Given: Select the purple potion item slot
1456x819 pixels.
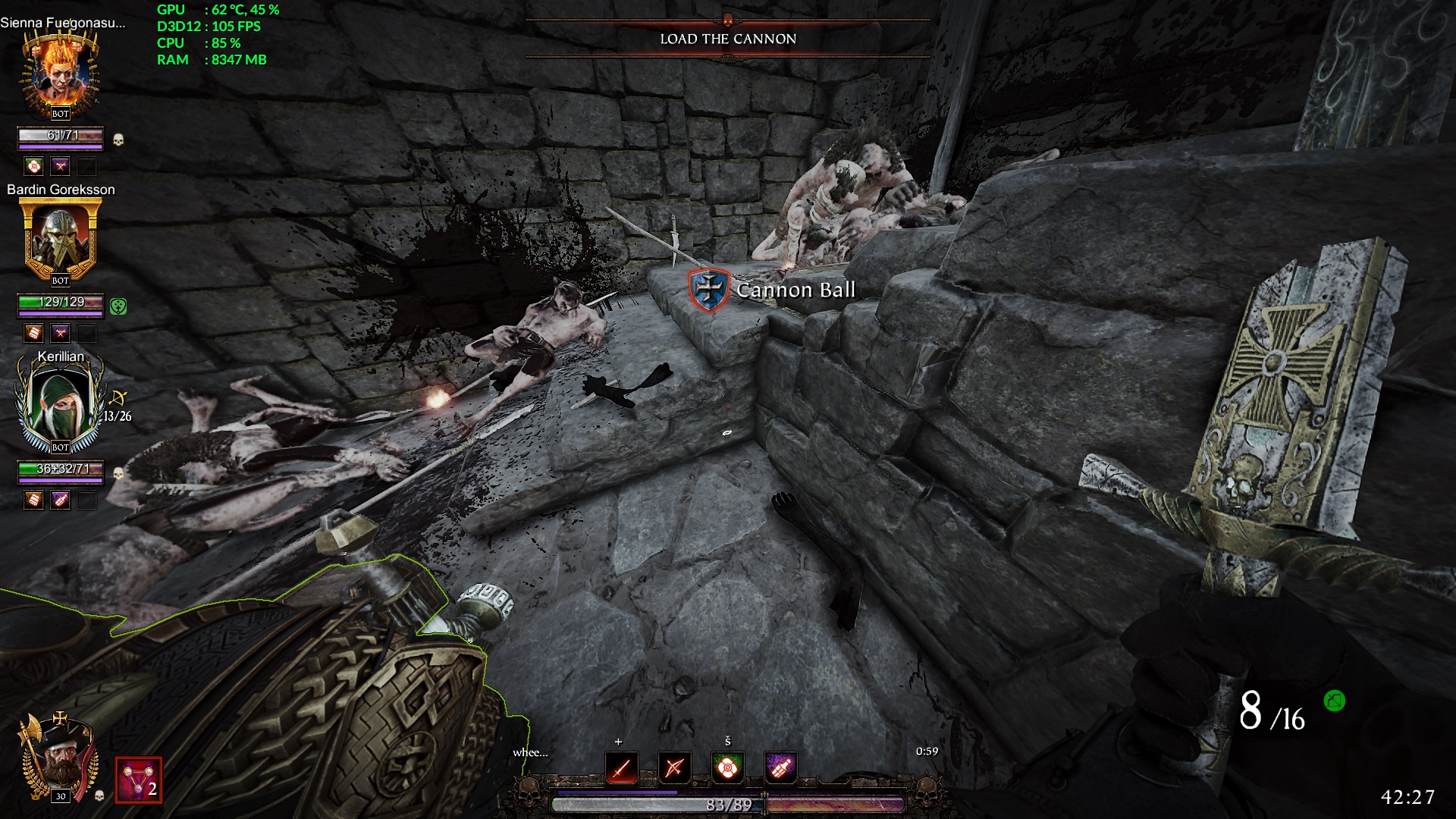Looking at the screenshot, I should pyautogui.click(x=780, y=767).
